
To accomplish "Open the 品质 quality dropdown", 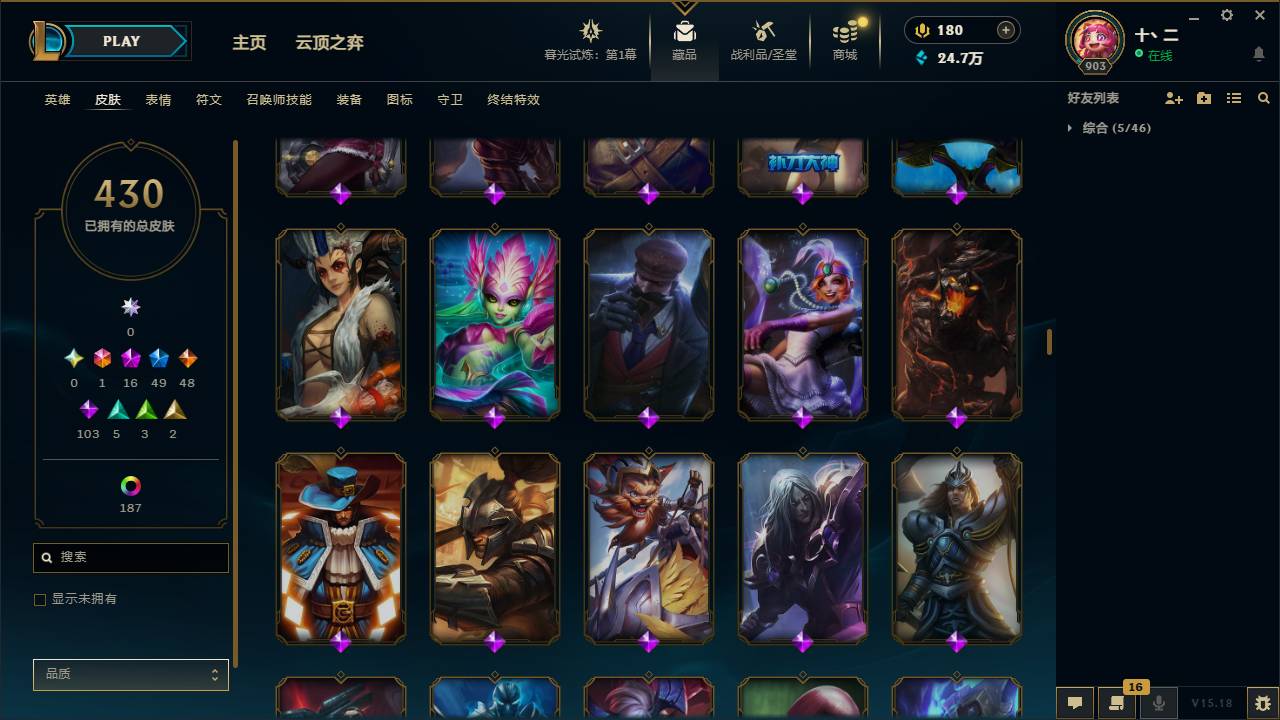I will click(x=130, y=674).
